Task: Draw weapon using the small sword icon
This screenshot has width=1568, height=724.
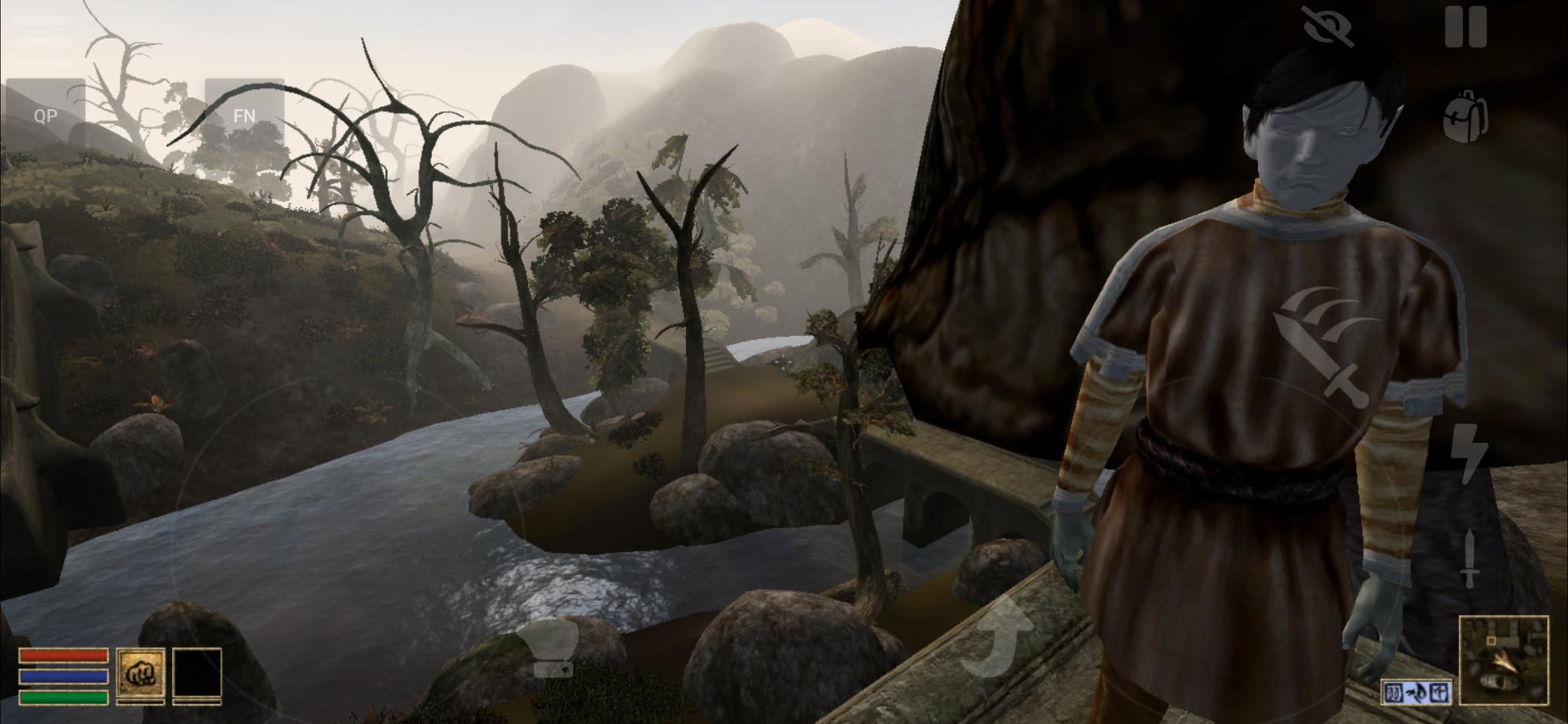Action: click(1468, 559)
